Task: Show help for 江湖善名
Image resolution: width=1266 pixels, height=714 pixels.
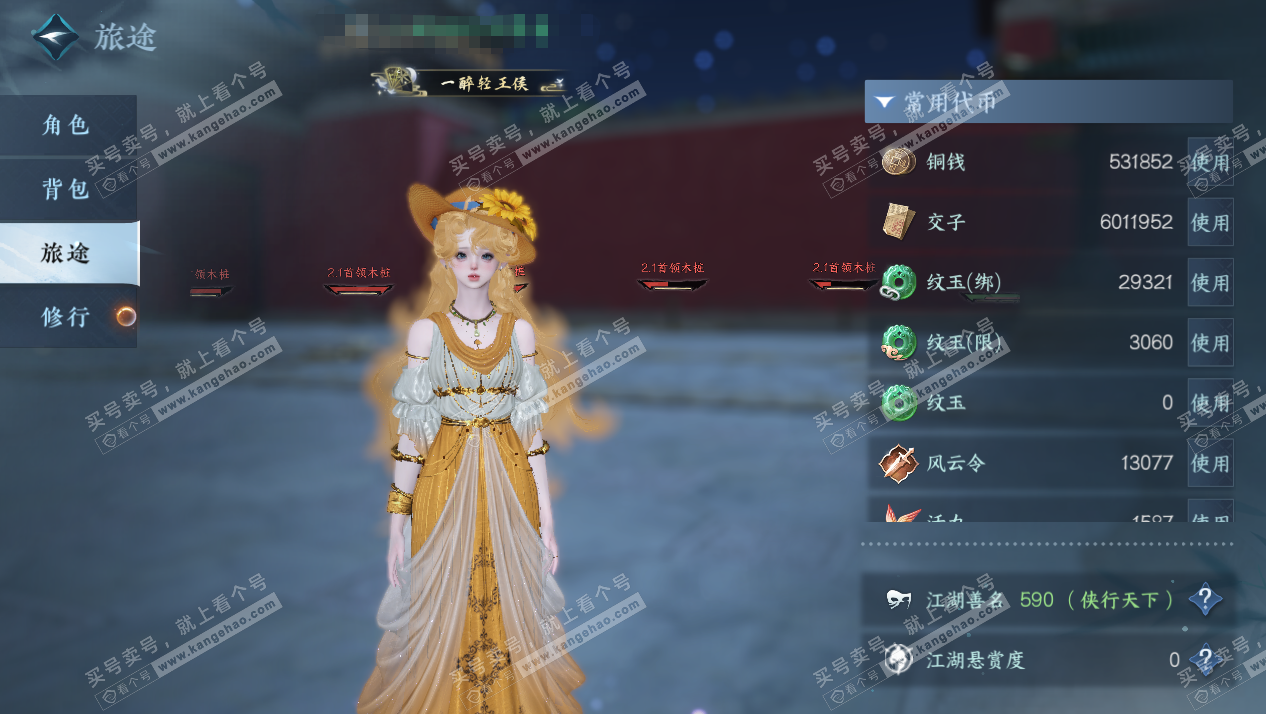Action: 1206,600
